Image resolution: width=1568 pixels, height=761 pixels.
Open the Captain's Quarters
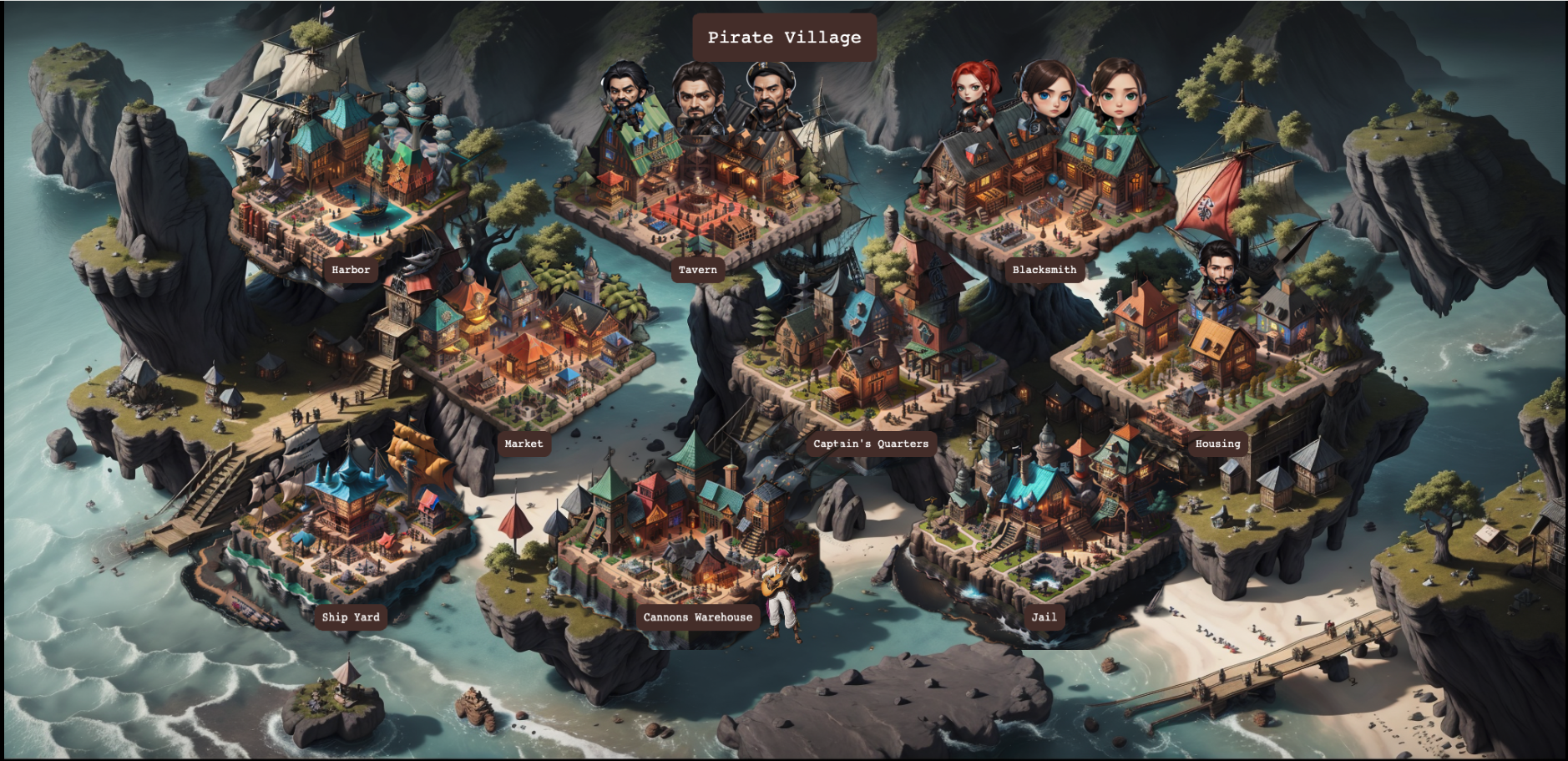pyautogui.click(x=871, y=444)
